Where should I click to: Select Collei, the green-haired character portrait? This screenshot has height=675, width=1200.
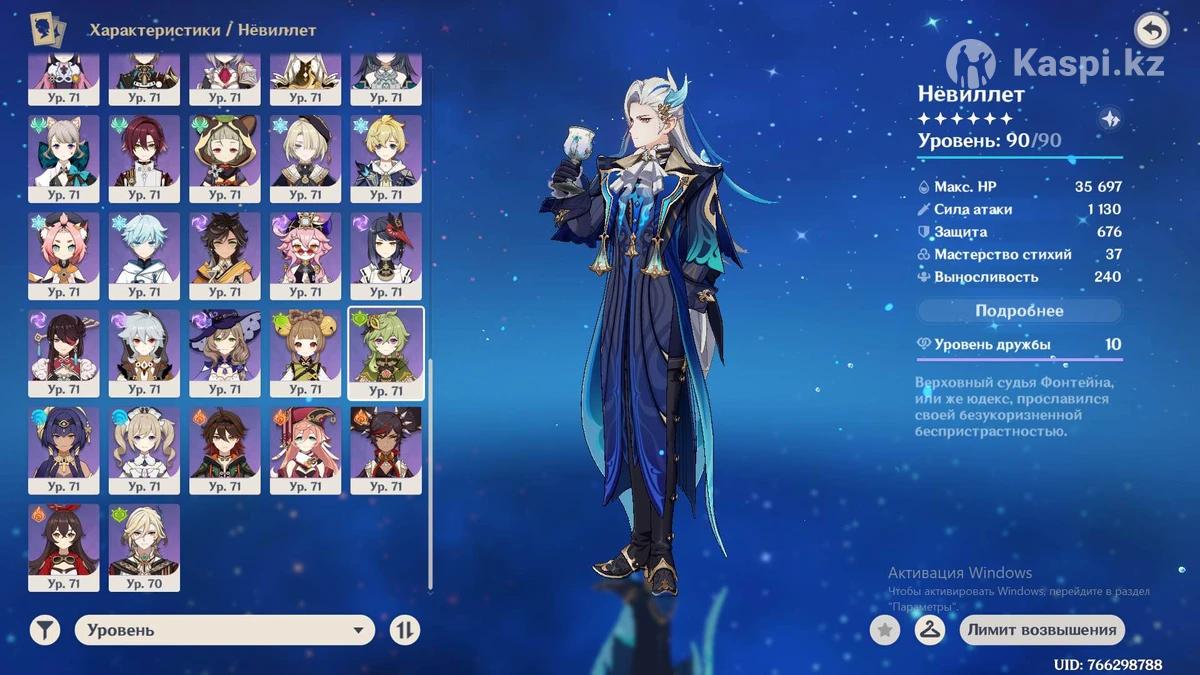(386, 353)
